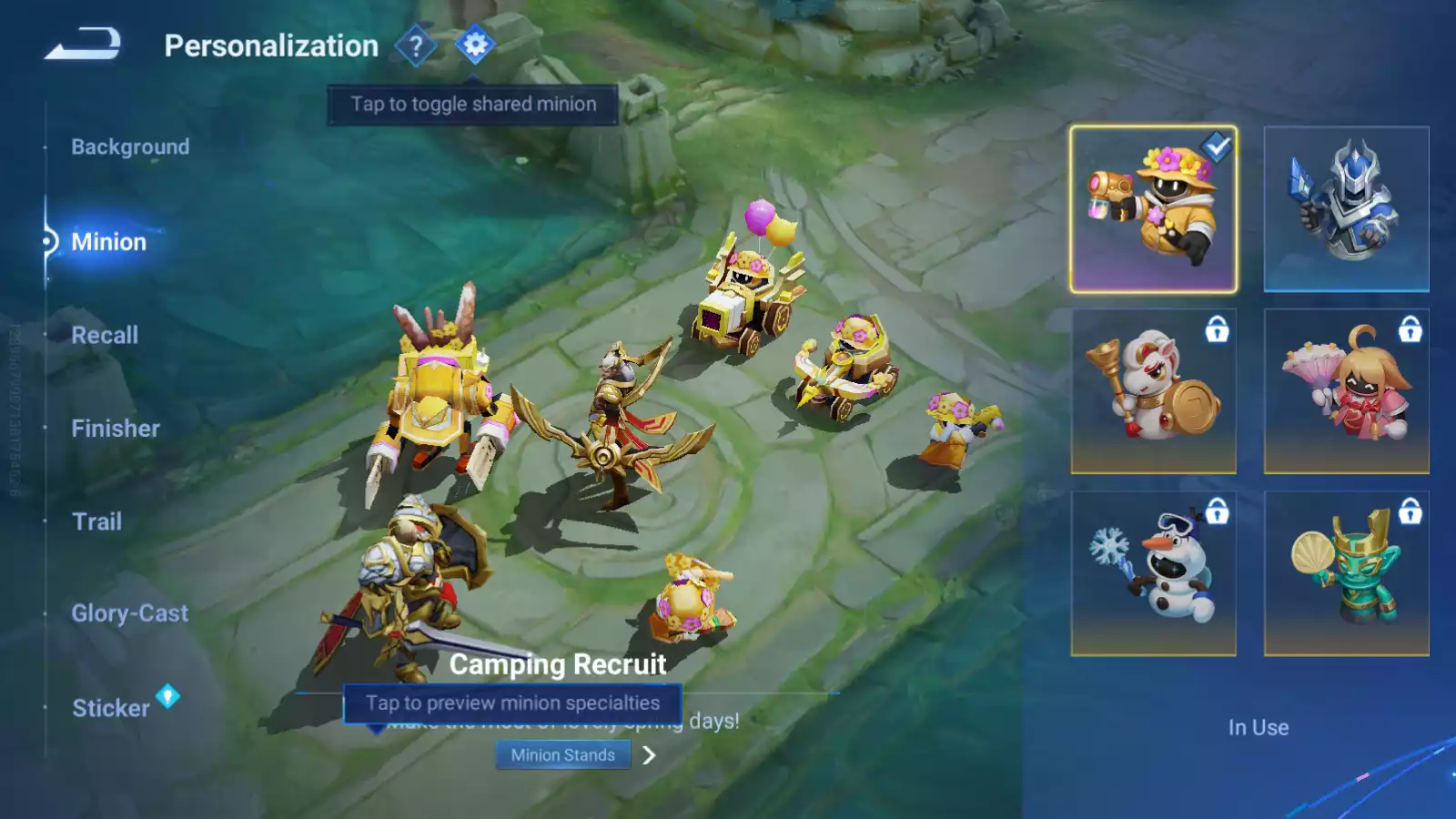Viewport: 1456px width, 819px height.
Task: Select the Camping Recruit minion thumbnail
Action: click(1153, 209)
